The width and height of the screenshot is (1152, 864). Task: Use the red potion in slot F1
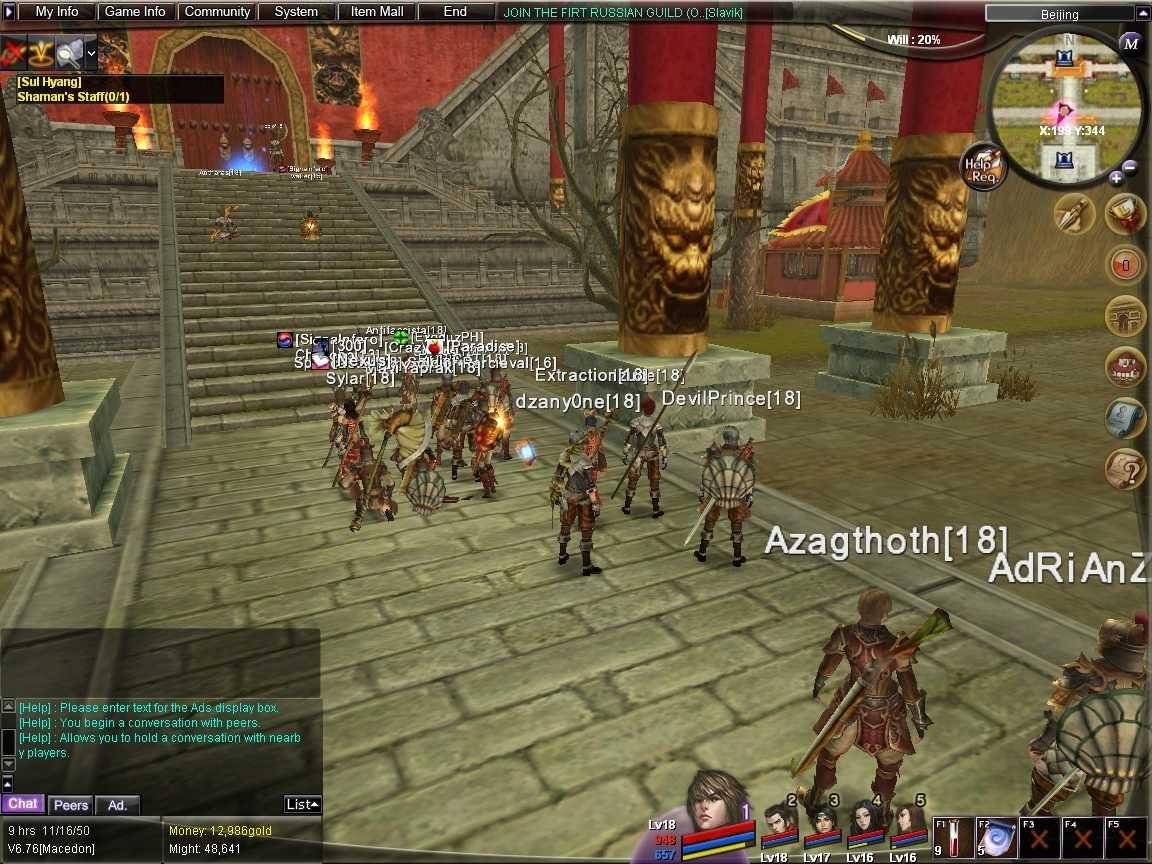tap(951, 838)
